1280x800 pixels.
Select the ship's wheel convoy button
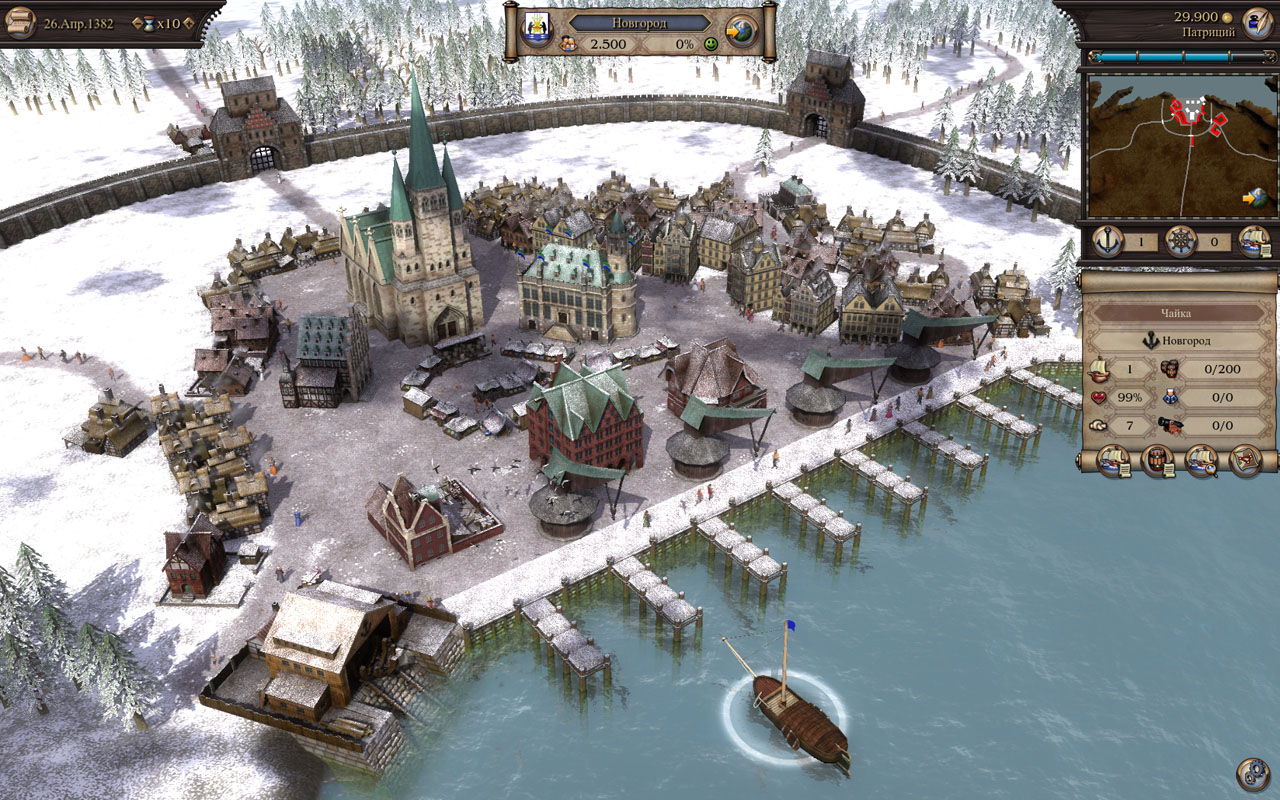point(1181,241)
